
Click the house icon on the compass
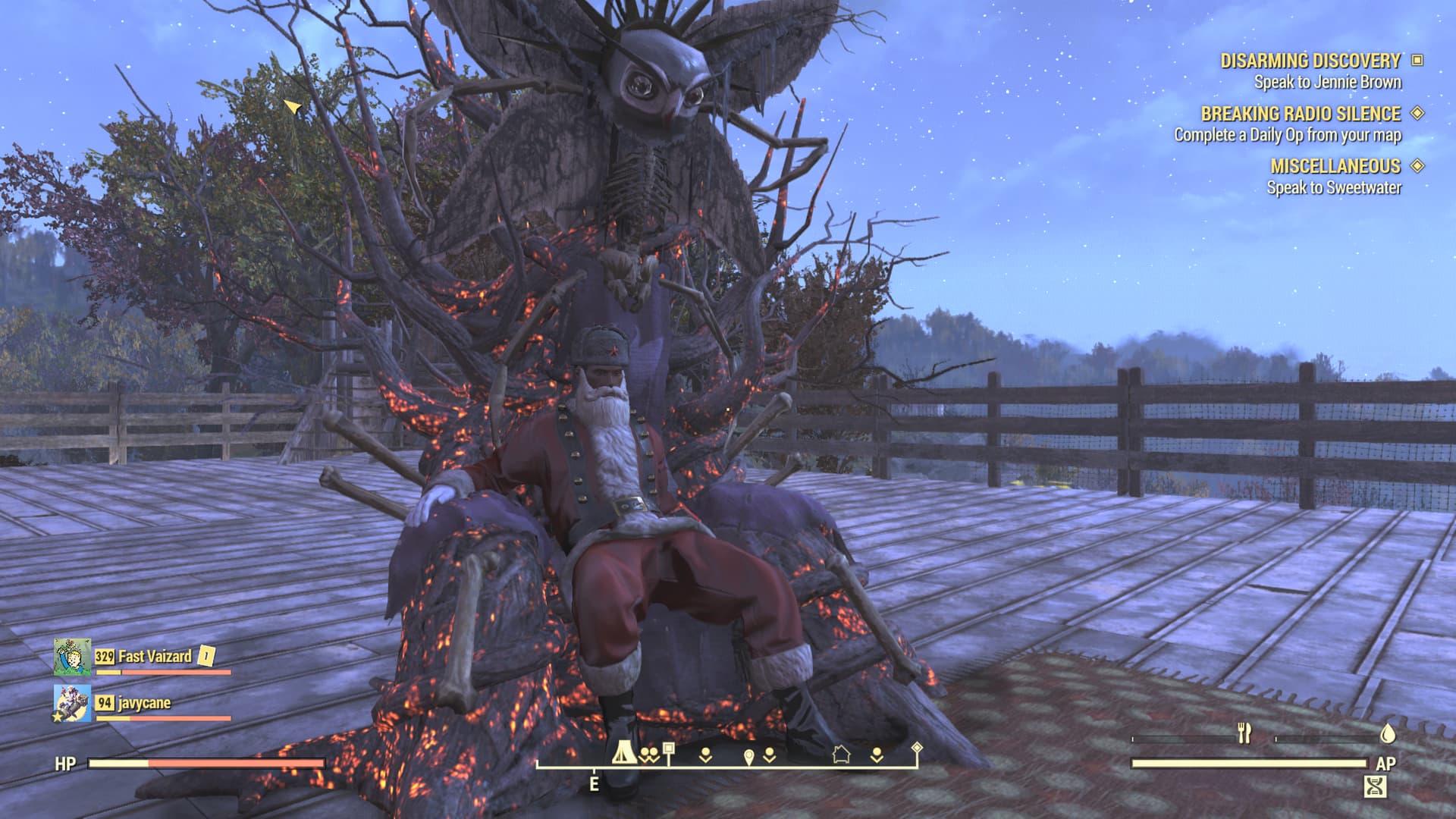point(841,754)
